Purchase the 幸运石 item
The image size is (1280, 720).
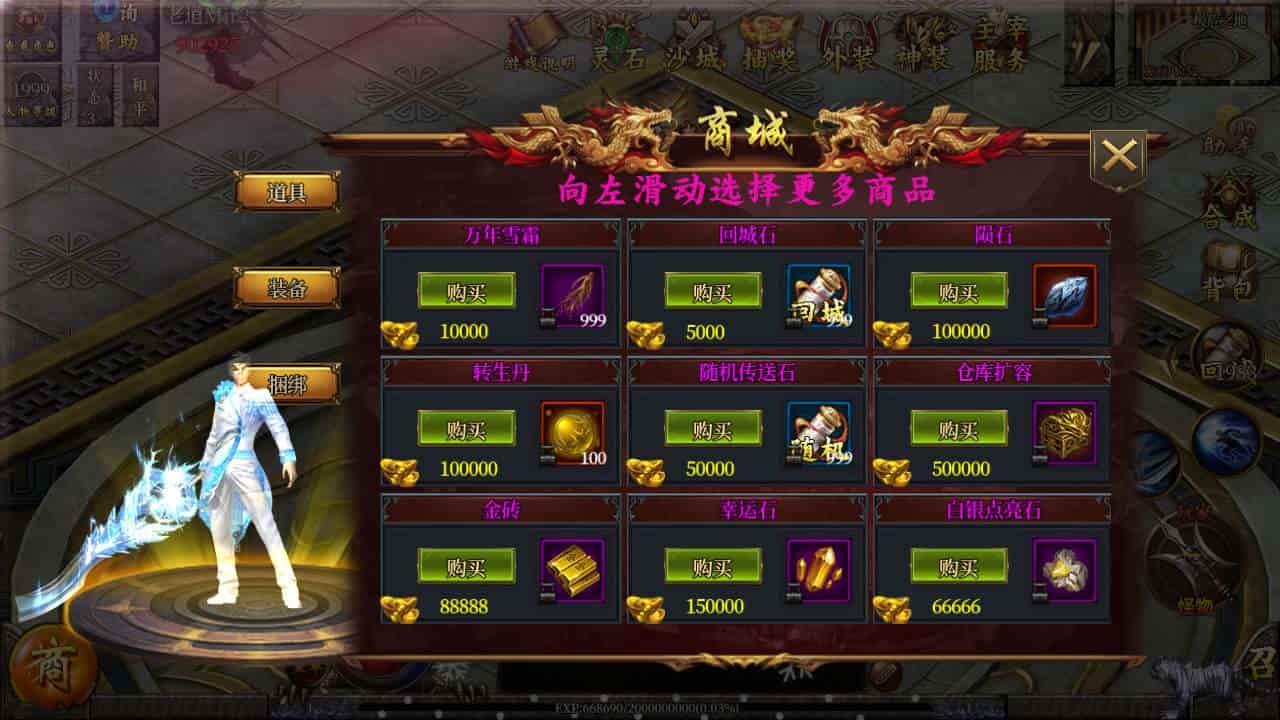[x=712, y=567]
